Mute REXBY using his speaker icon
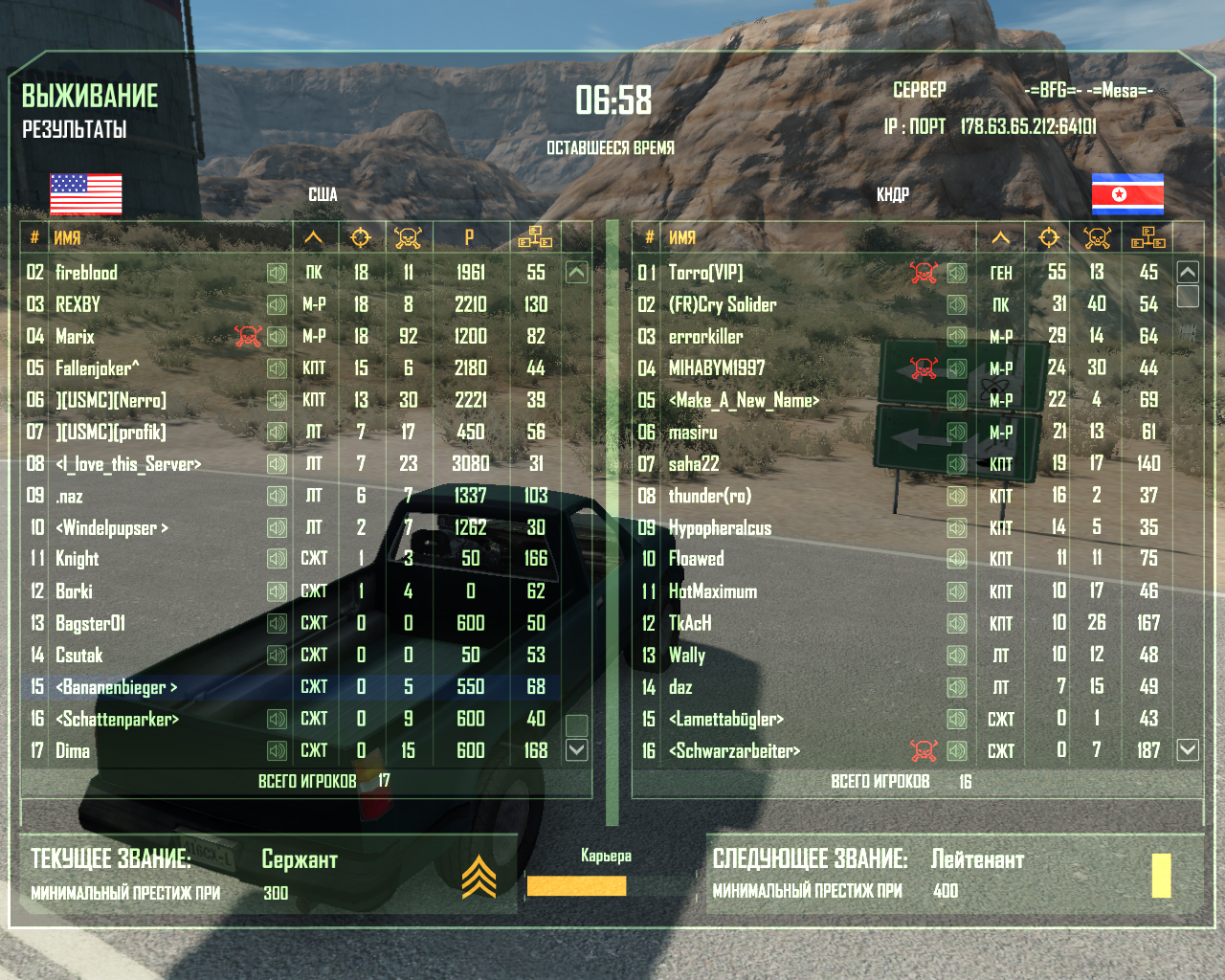 (x=277, y=305)
